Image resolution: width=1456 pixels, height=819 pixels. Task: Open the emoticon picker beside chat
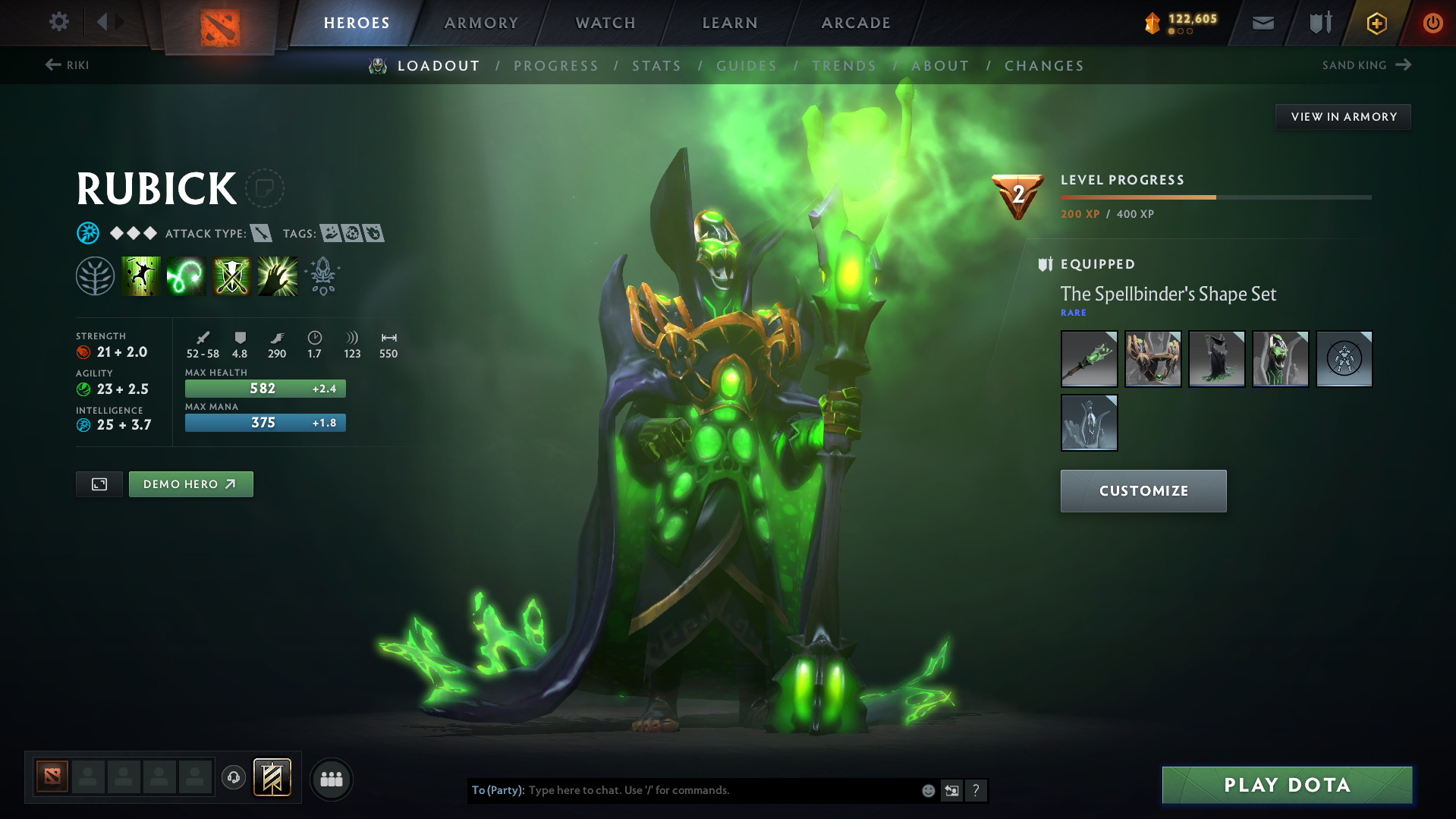pos(927,790)
